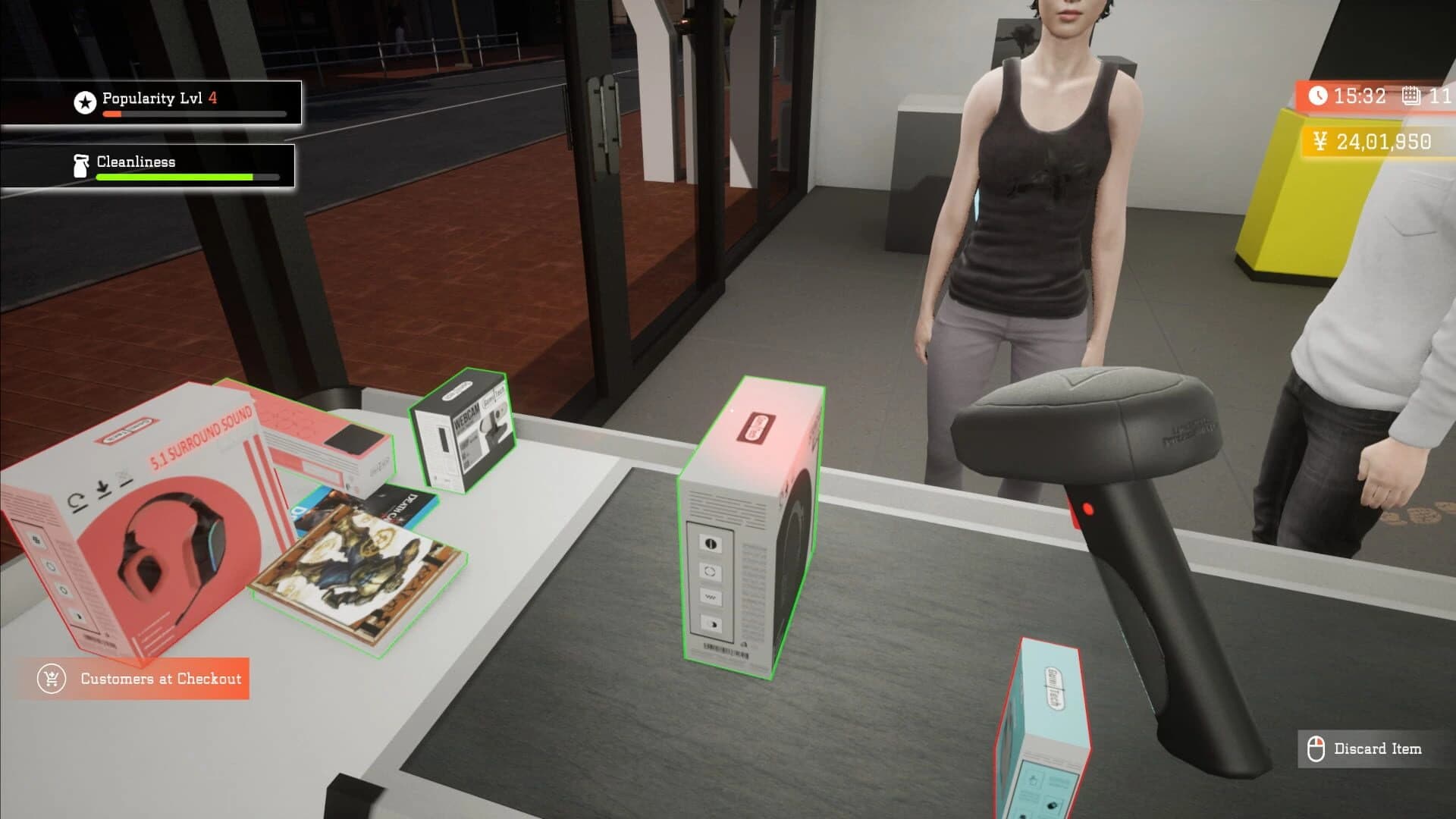This screenshot has width=1456, height=819.
Task: Click the clock icon next to 15:32
Action: (x=1318, y=96)
